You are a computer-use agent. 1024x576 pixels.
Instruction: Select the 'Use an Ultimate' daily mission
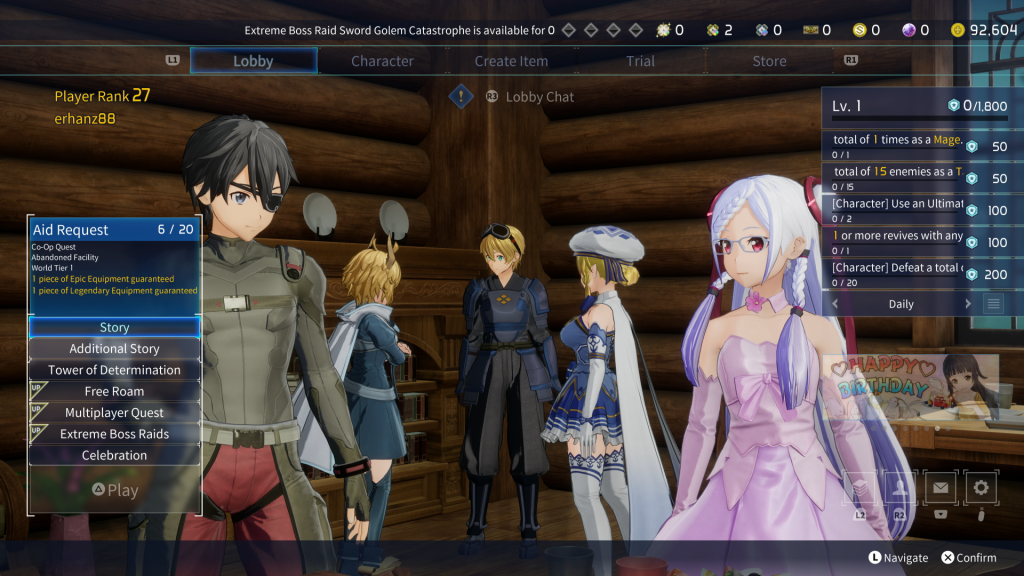pyautogui.click(x=898, y=211)
